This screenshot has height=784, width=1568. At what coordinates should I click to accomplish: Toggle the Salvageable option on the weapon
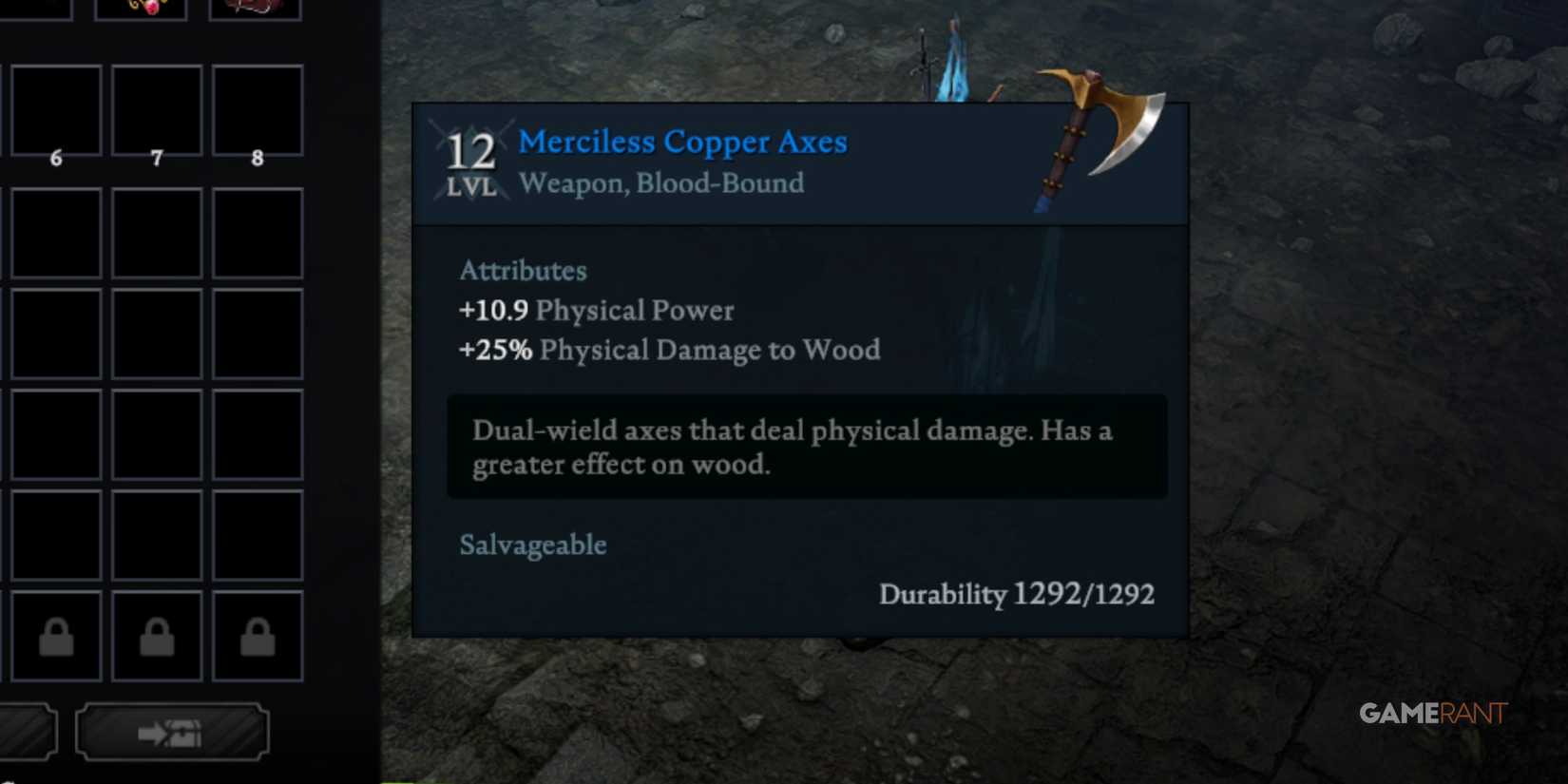[x=532, y=545]
